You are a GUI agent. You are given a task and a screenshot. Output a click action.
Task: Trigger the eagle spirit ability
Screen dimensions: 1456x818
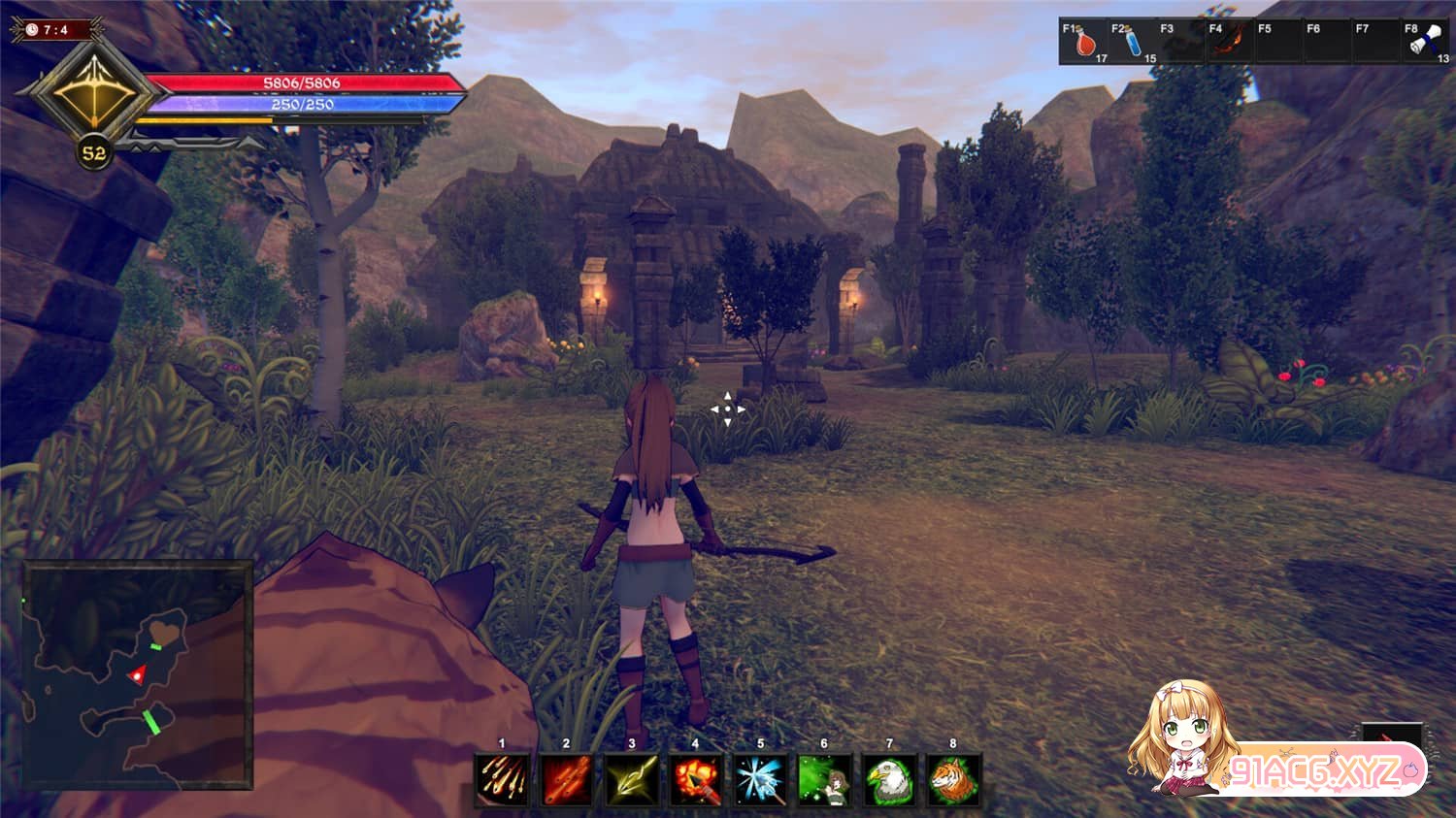(889, 780)
